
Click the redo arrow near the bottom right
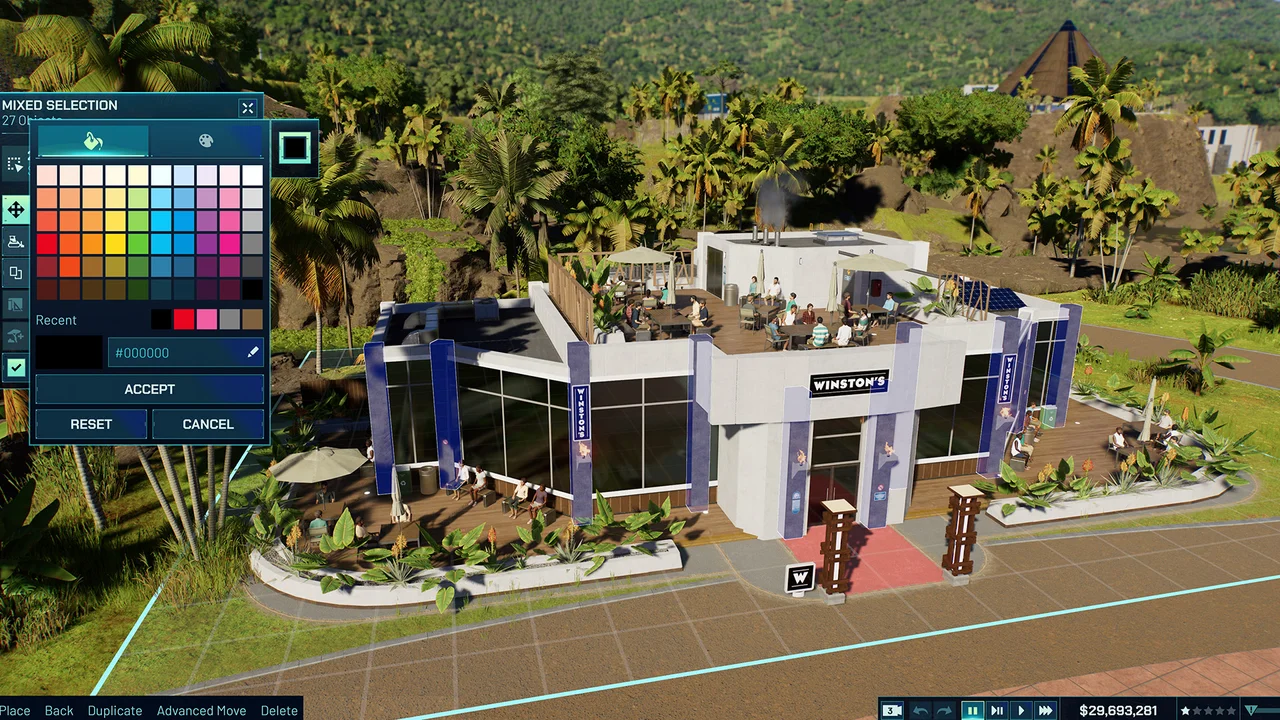(943, 710)
